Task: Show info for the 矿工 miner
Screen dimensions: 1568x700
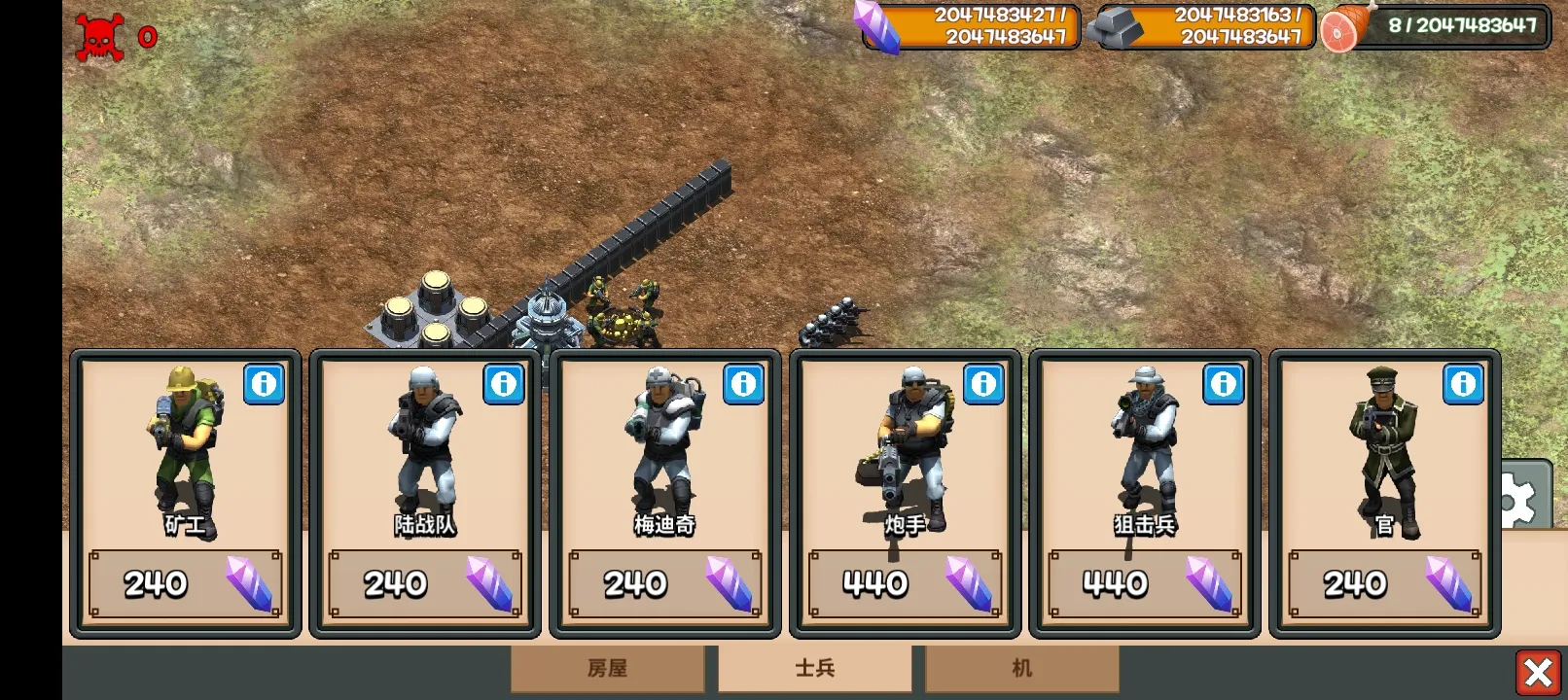Action: 264,384
